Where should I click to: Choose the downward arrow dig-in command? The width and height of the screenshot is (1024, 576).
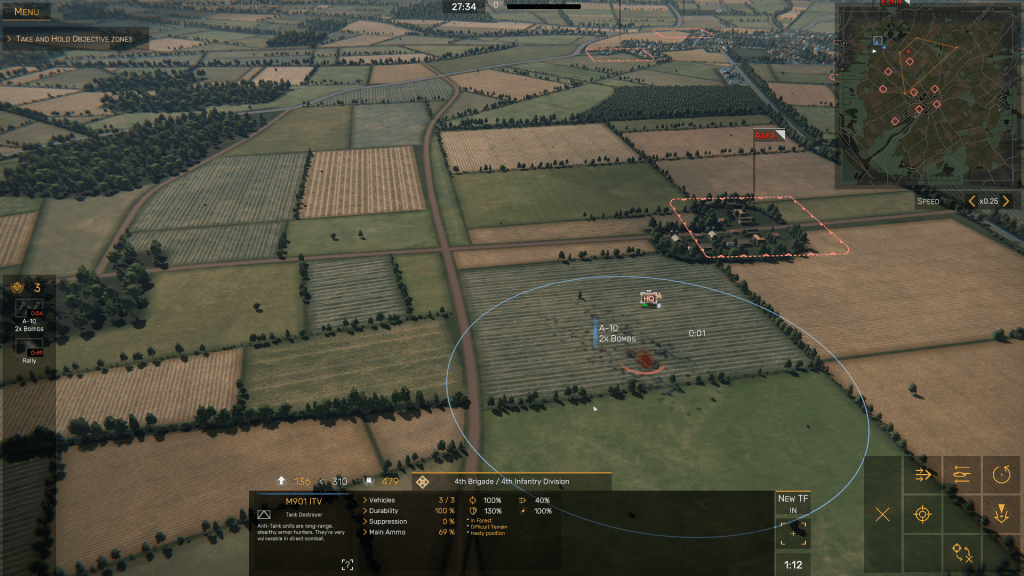(1002, 514)
